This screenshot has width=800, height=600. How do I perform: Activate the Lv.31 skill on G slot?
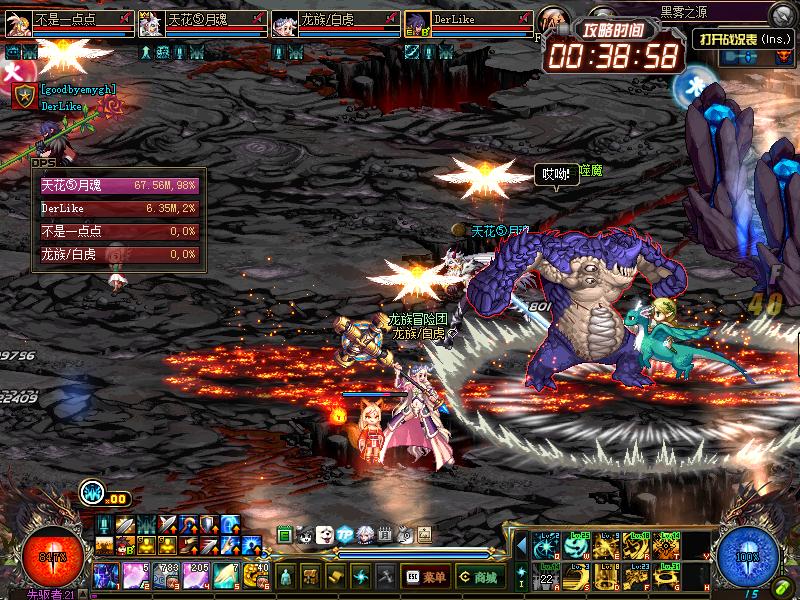tap(670, 575)
